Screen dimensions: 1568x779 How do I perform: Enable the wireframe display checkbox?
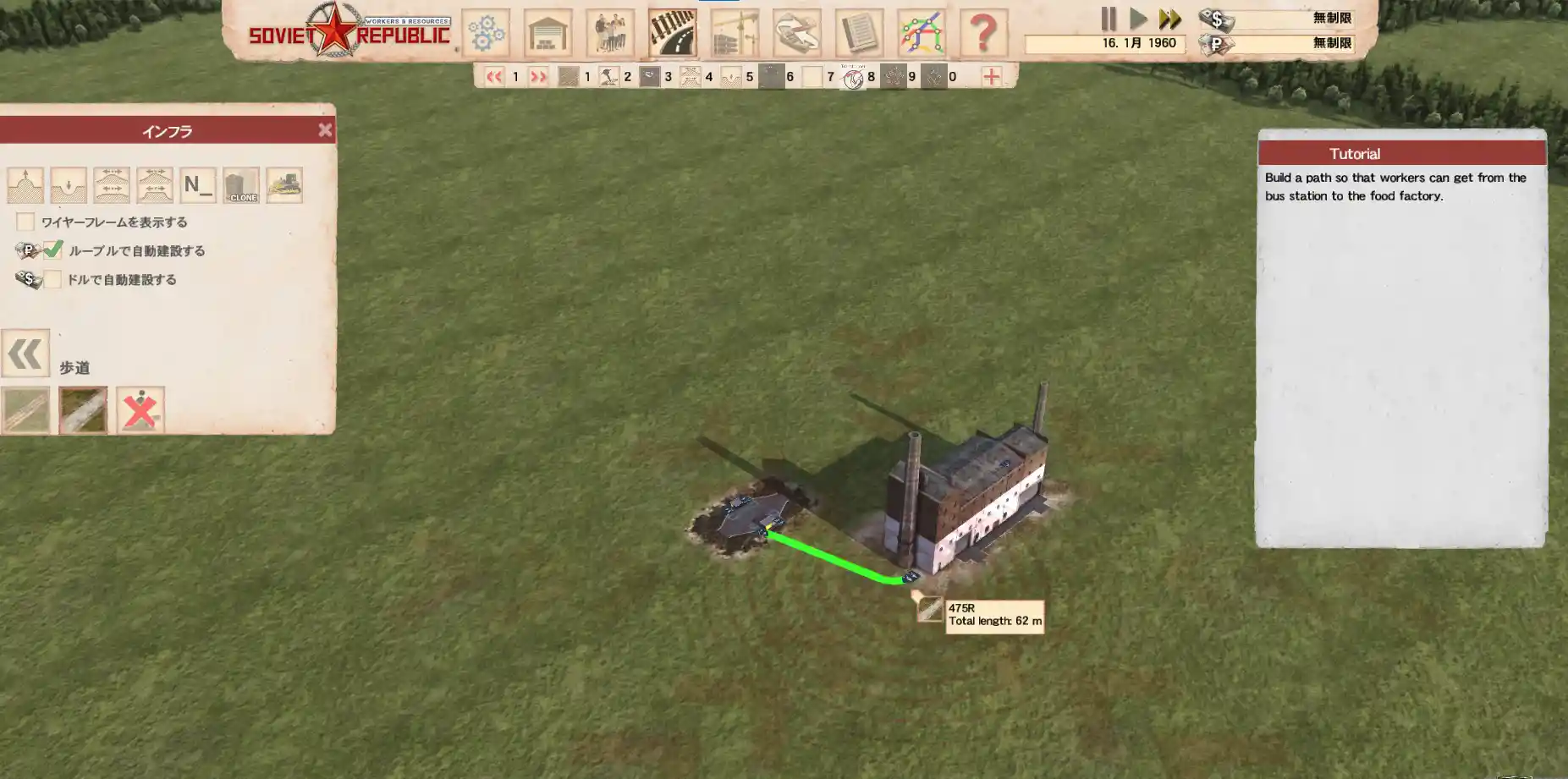(25, 222)
